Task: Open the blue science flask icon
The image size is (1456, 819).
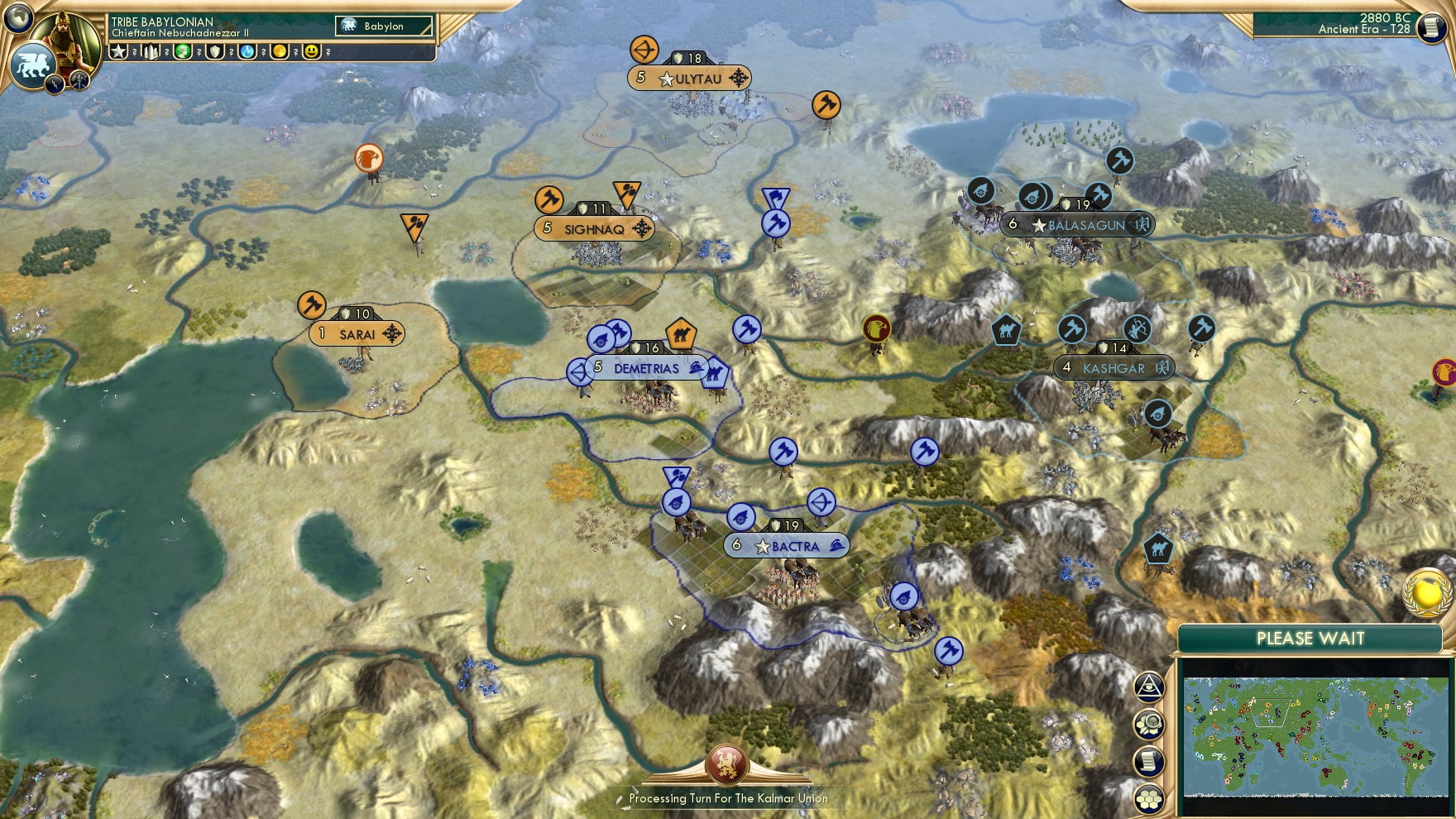Action: (247, 52)
